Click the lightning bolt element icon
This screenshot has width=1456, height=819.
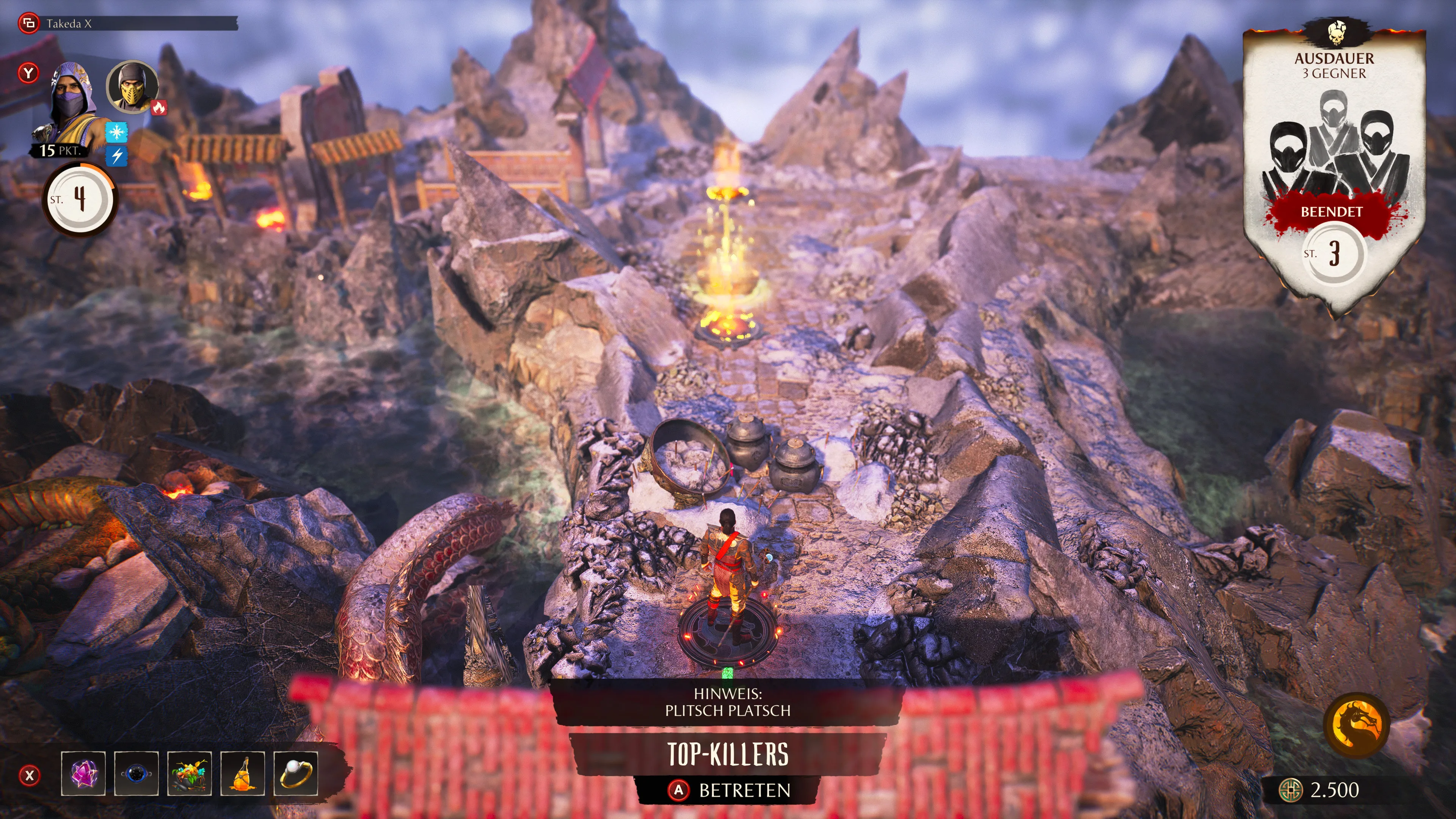(x=116, y=156)
